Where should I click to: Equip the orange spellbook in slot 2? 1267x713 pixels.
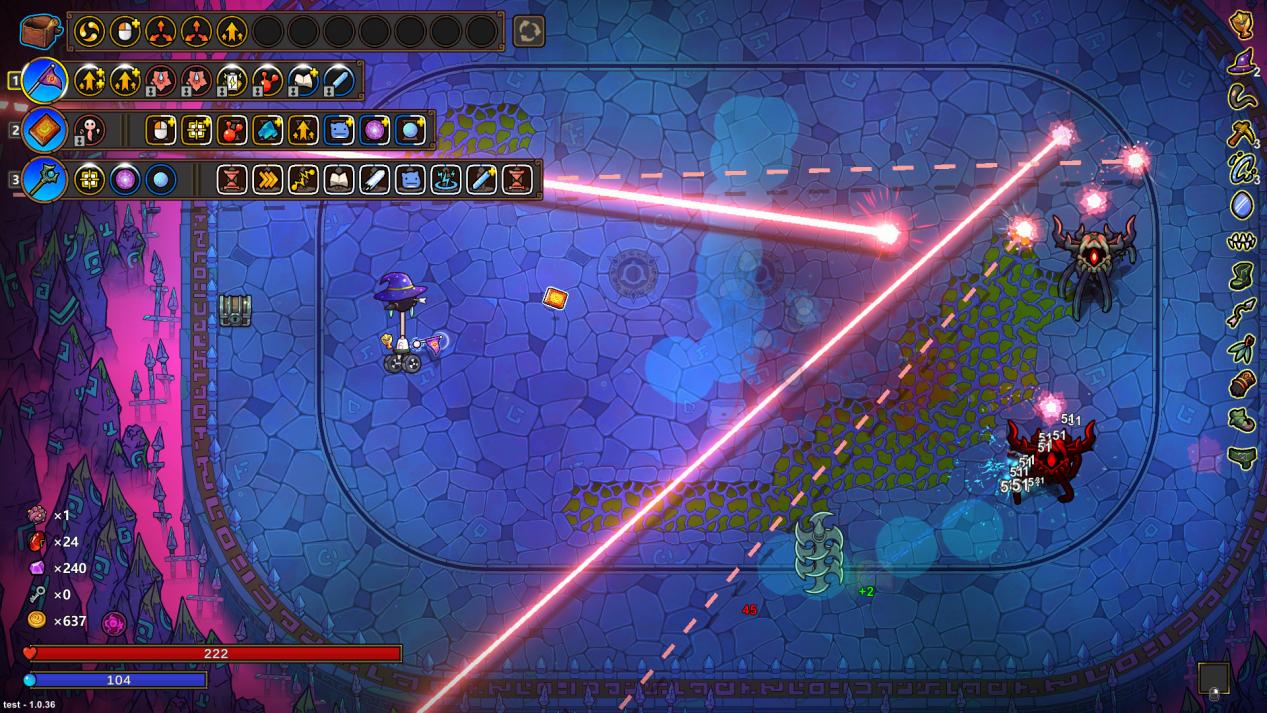[x=44, y=130]
